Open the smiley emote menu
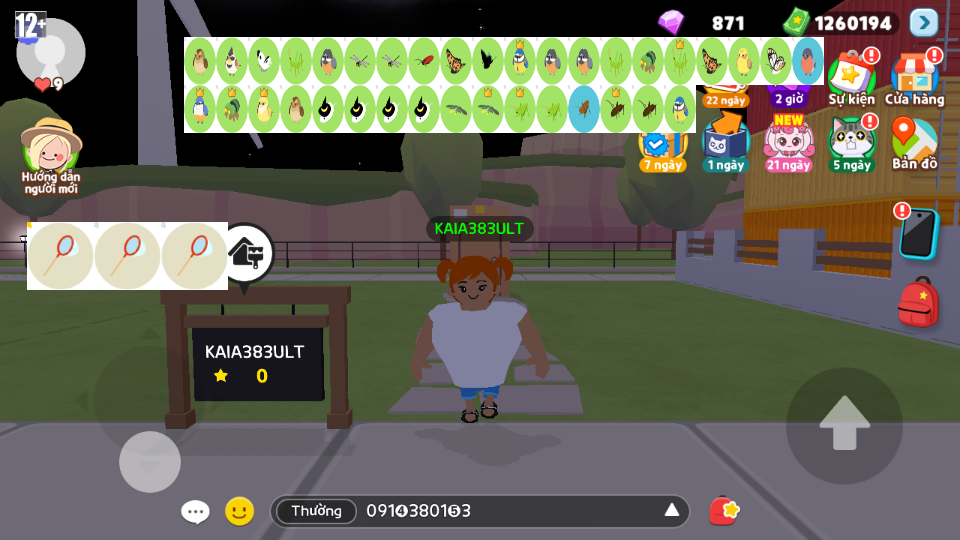 (239, 512)
